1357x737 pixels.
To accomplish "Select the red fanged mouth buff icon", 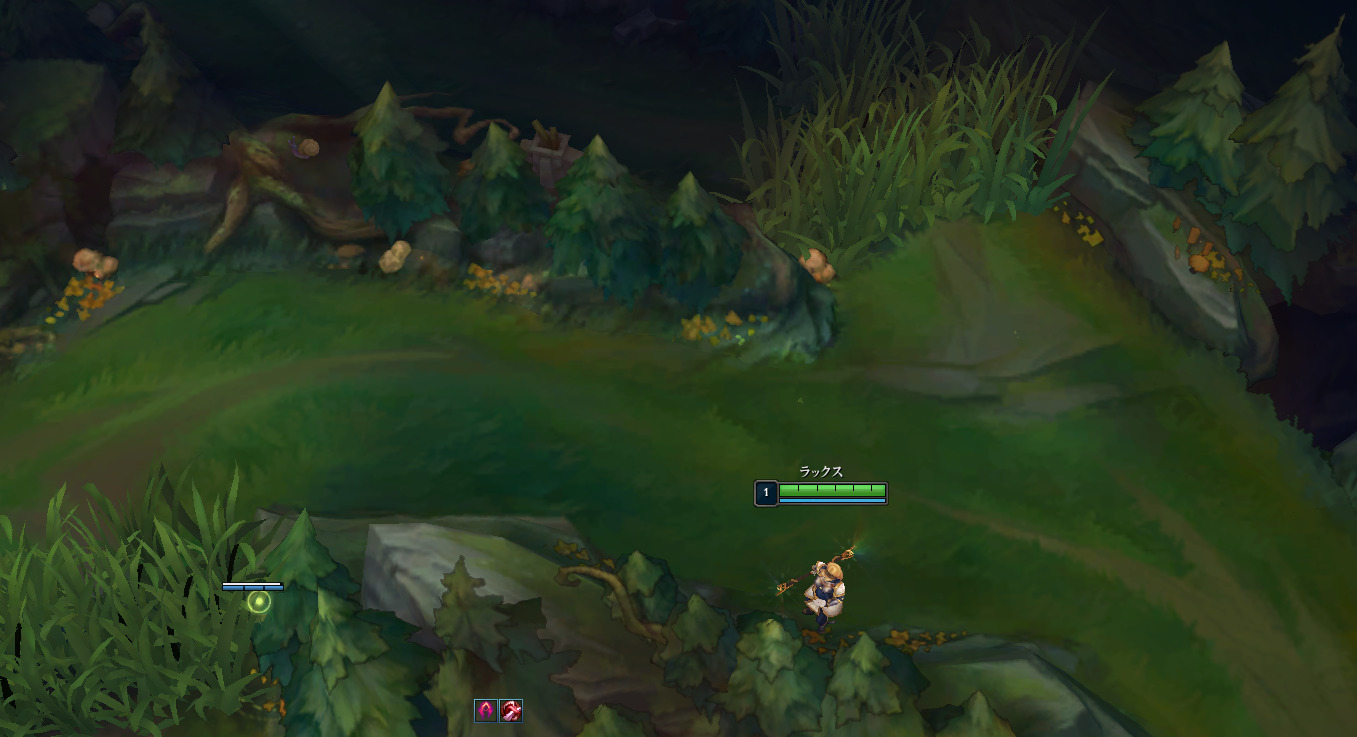I will click(511, 711).
